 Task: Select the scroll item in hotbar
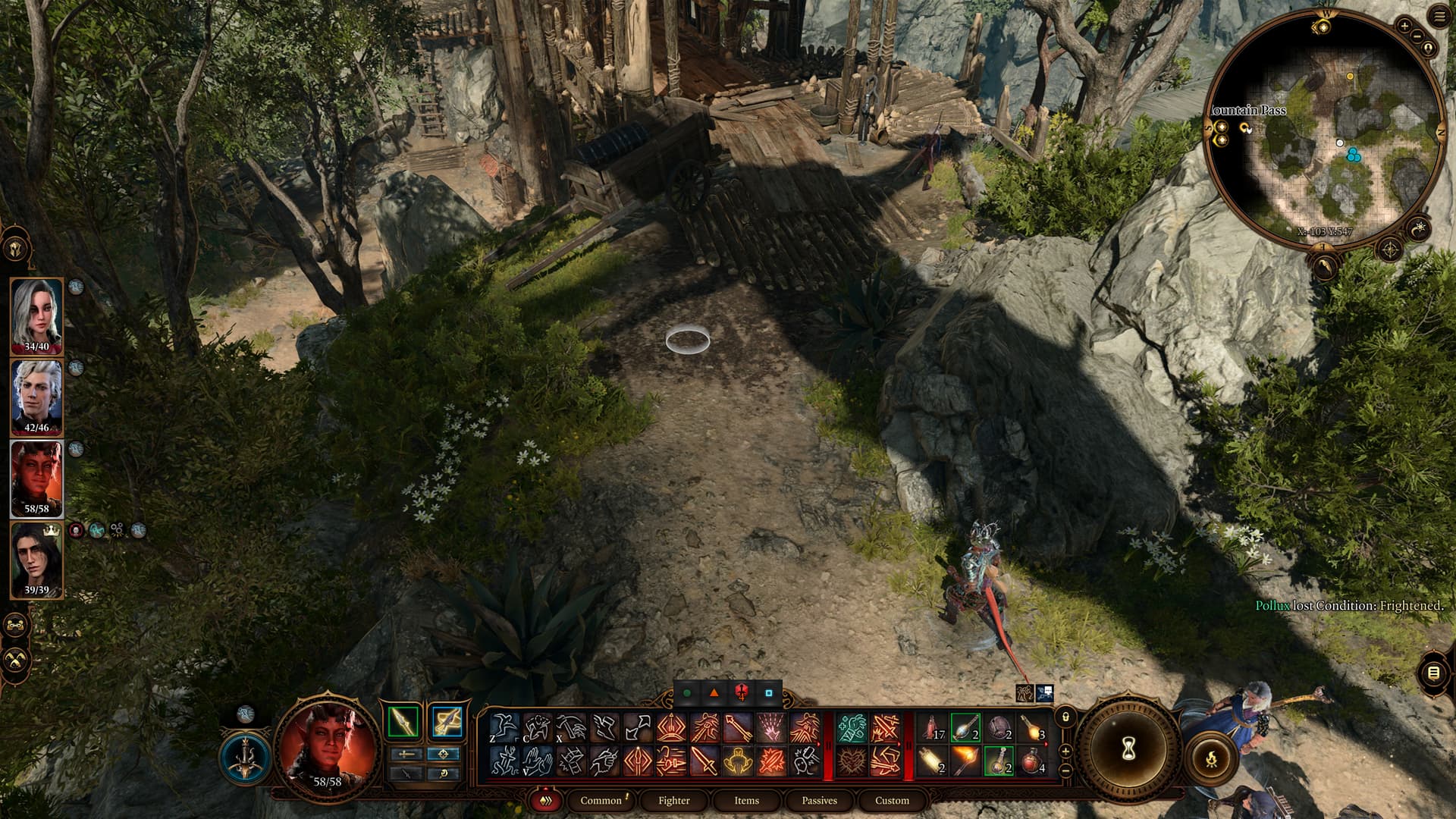coord(931,759)
